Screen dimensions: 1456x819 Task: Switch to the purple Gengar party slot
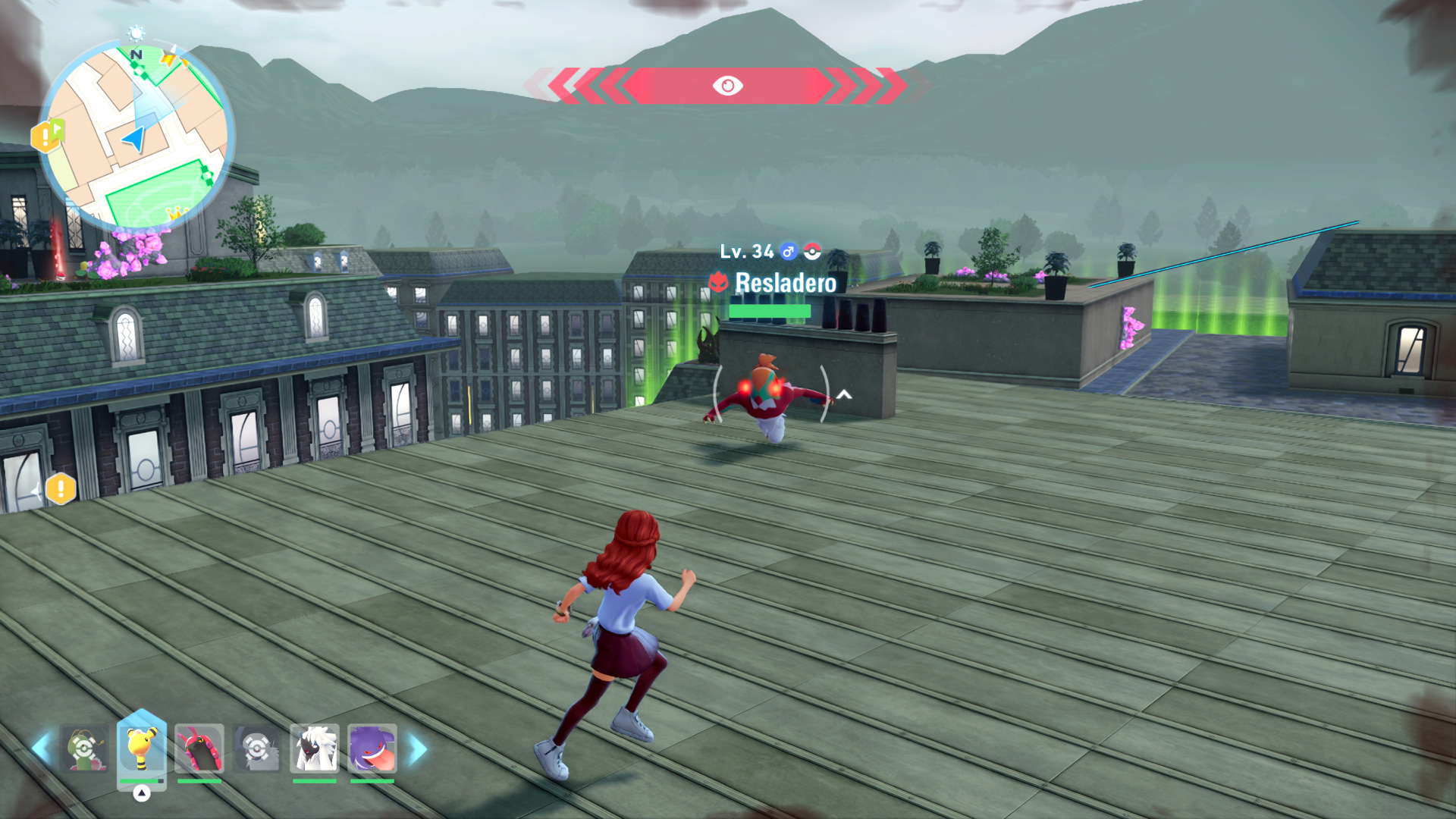coord(372,748)
